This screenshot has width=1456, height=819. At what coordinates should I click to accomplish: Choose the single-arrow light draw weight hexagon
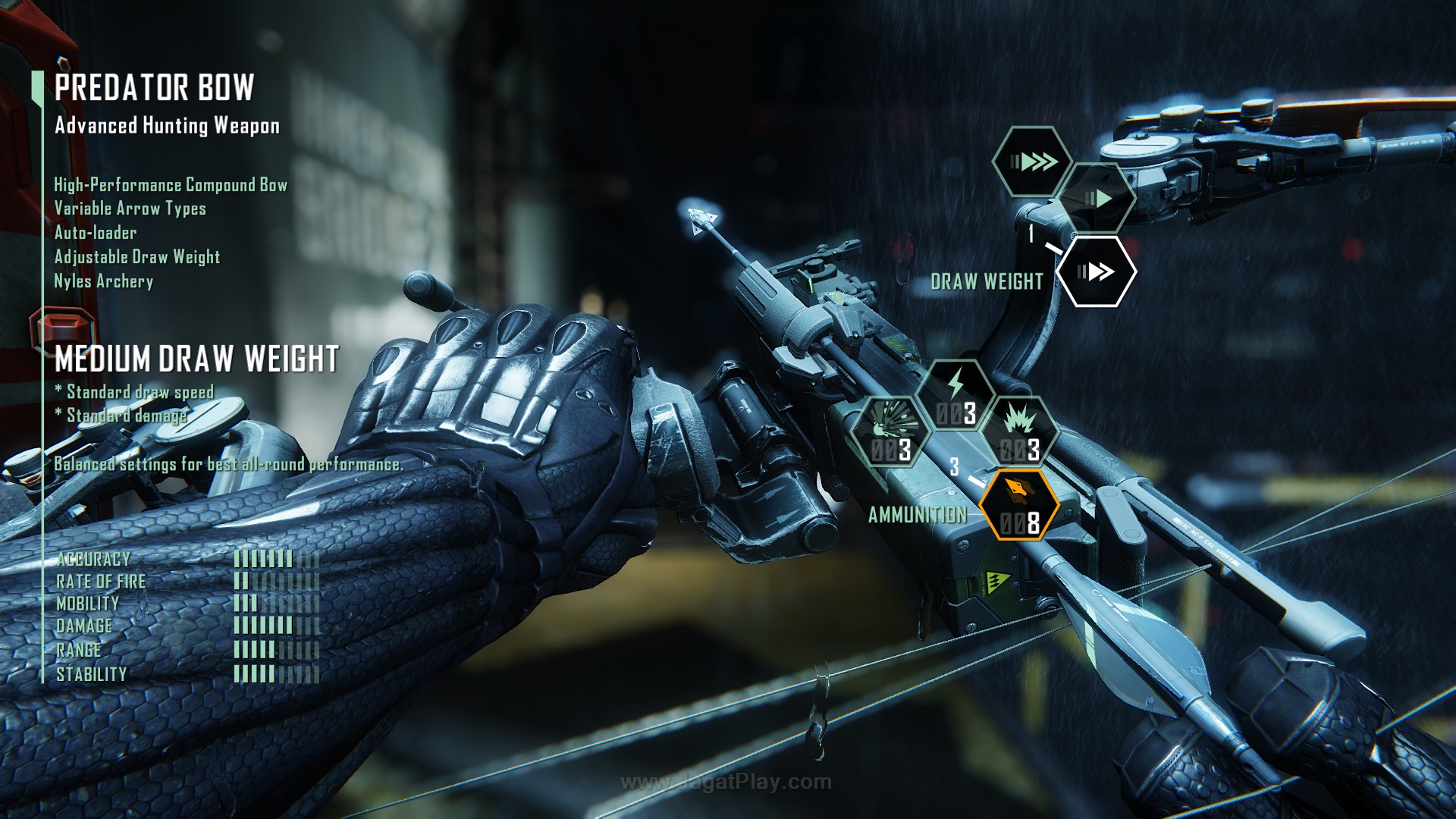coord(1097,199)
